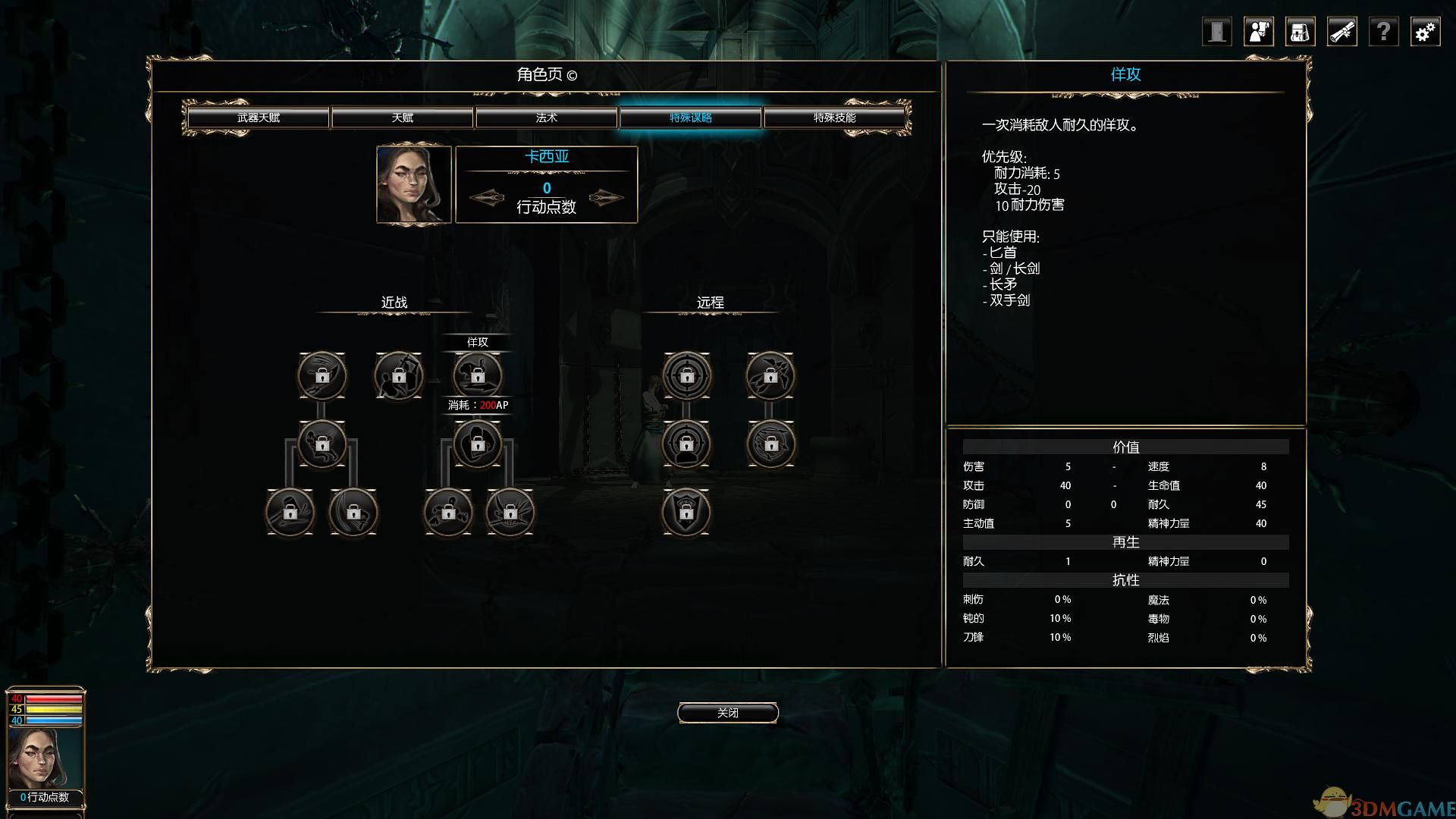Click the door exit icon

(1216, 32)
